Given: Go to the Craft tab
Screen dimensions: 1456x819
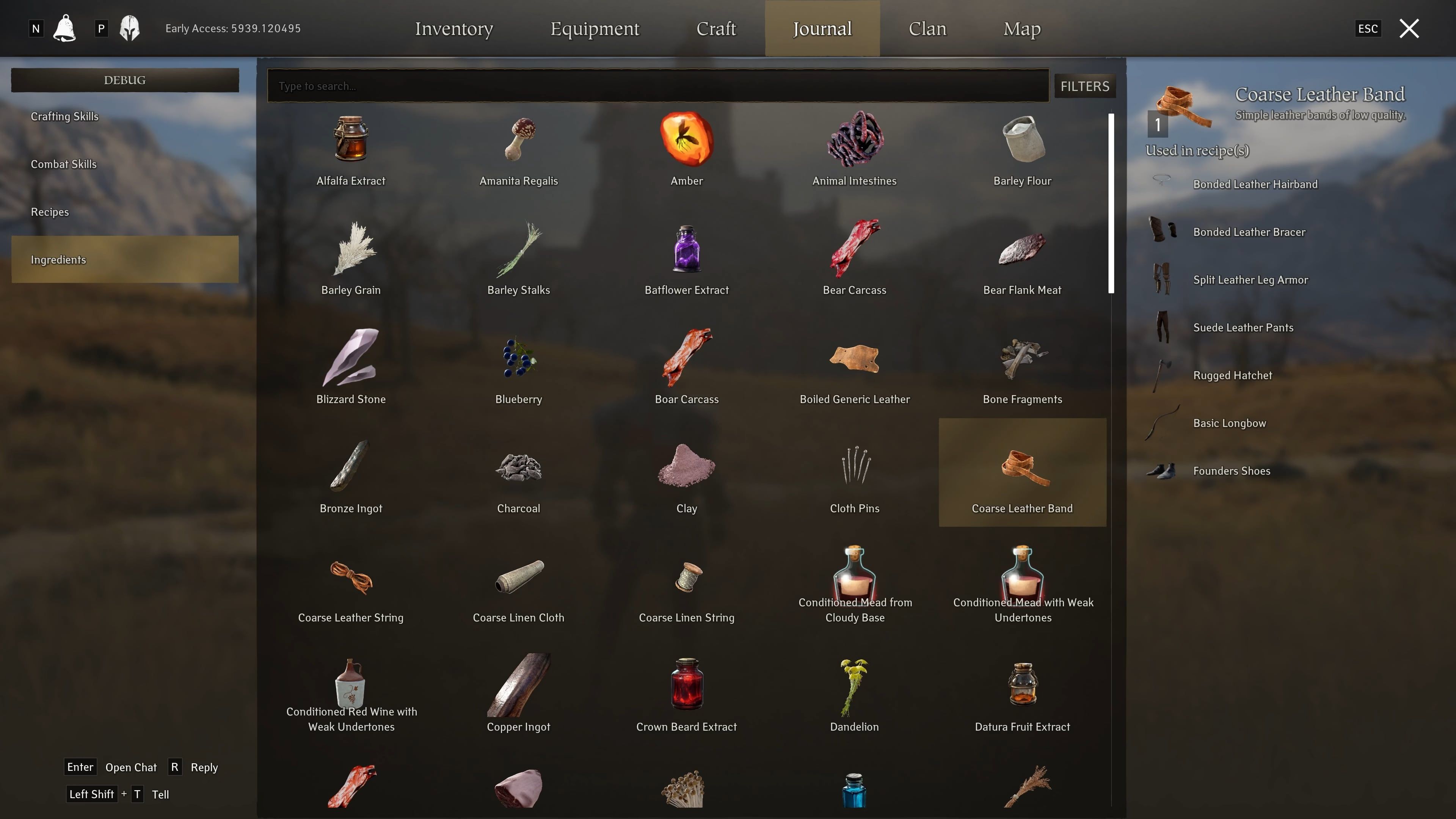Looking at the screenshot, I should pyautogui.click(x=716, y=28).
